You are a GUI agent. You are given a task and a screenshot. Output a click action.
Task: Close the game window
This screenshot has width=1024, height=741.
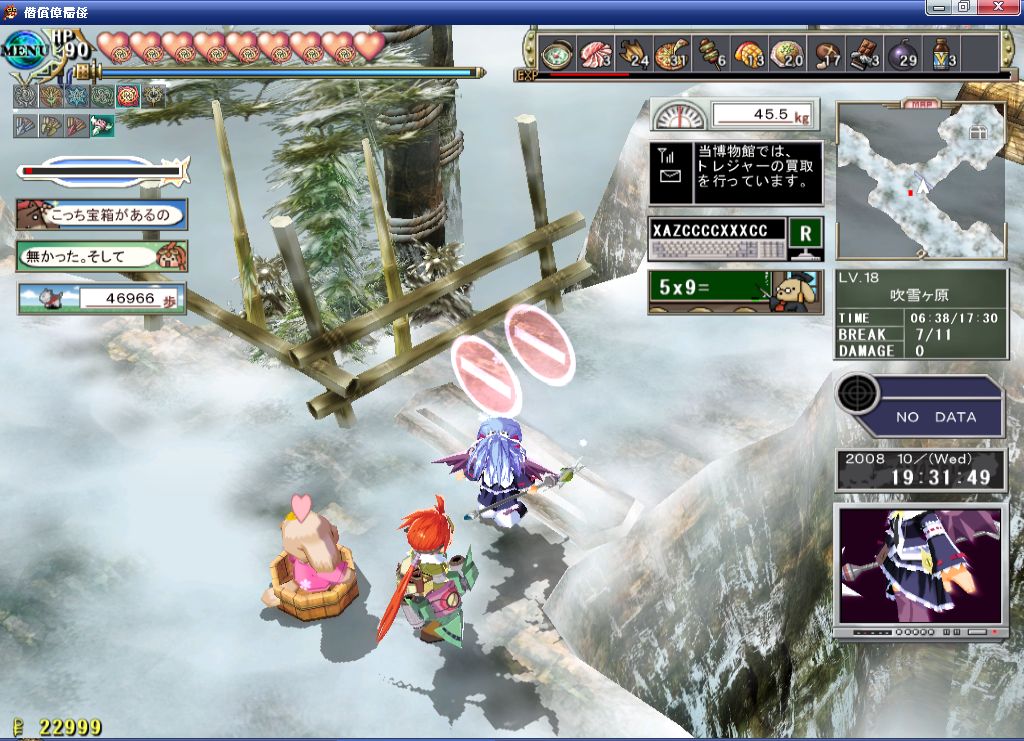(1002, 8)
